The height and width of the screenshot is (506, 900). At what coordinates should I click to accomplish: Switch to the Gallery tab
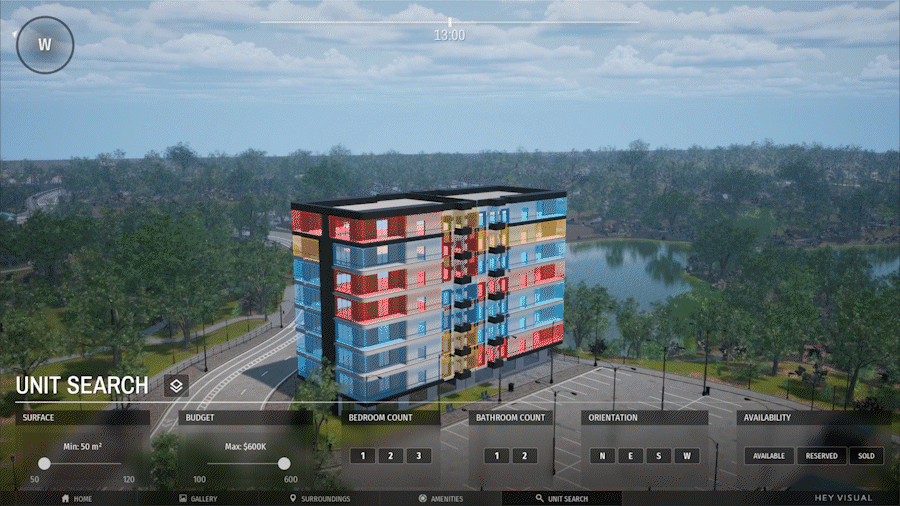tap(197, 498)
